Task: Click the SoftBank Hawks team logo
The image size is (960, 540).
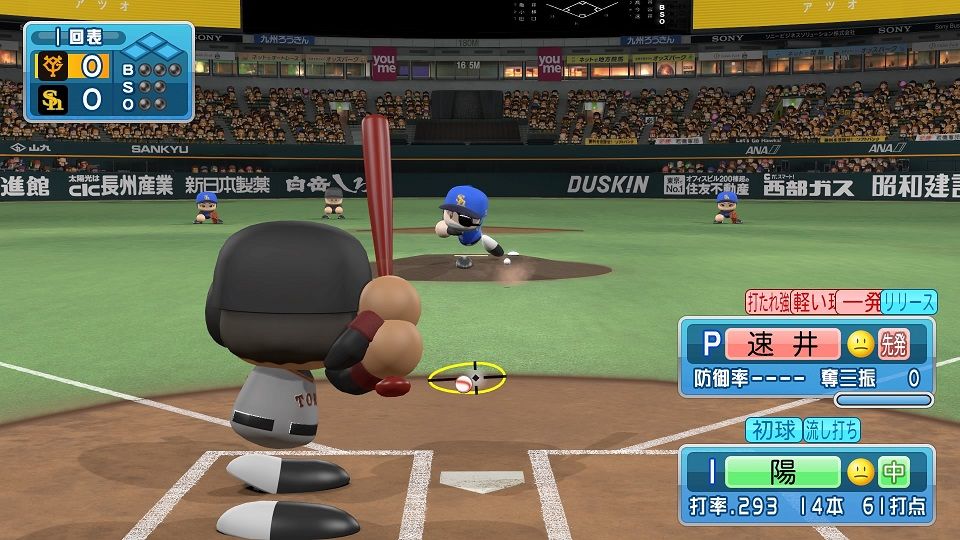Action: [x=52, y=100]
